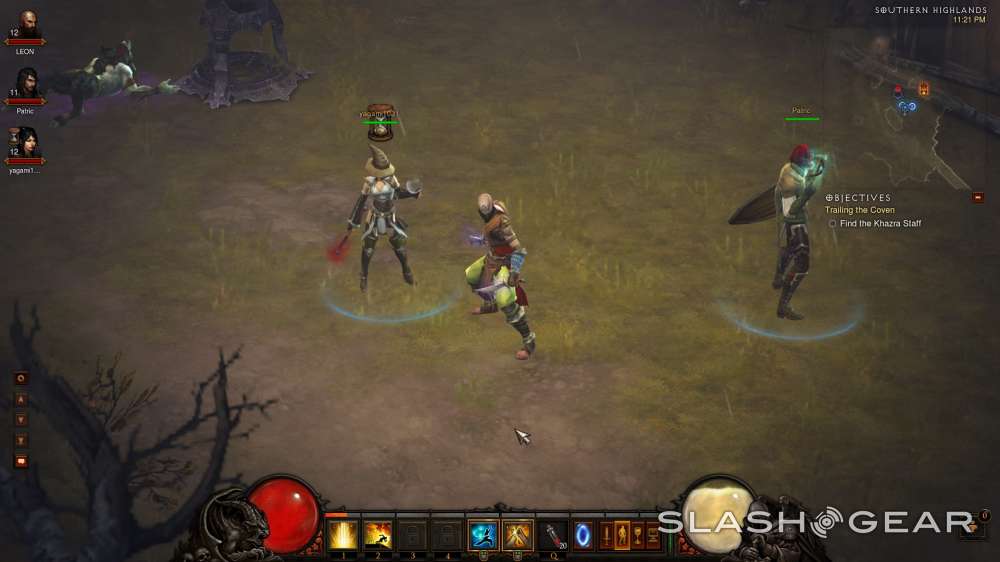Use the health potion in slot Q
This screenshot has width=1000, height=562.
point(553,536)
